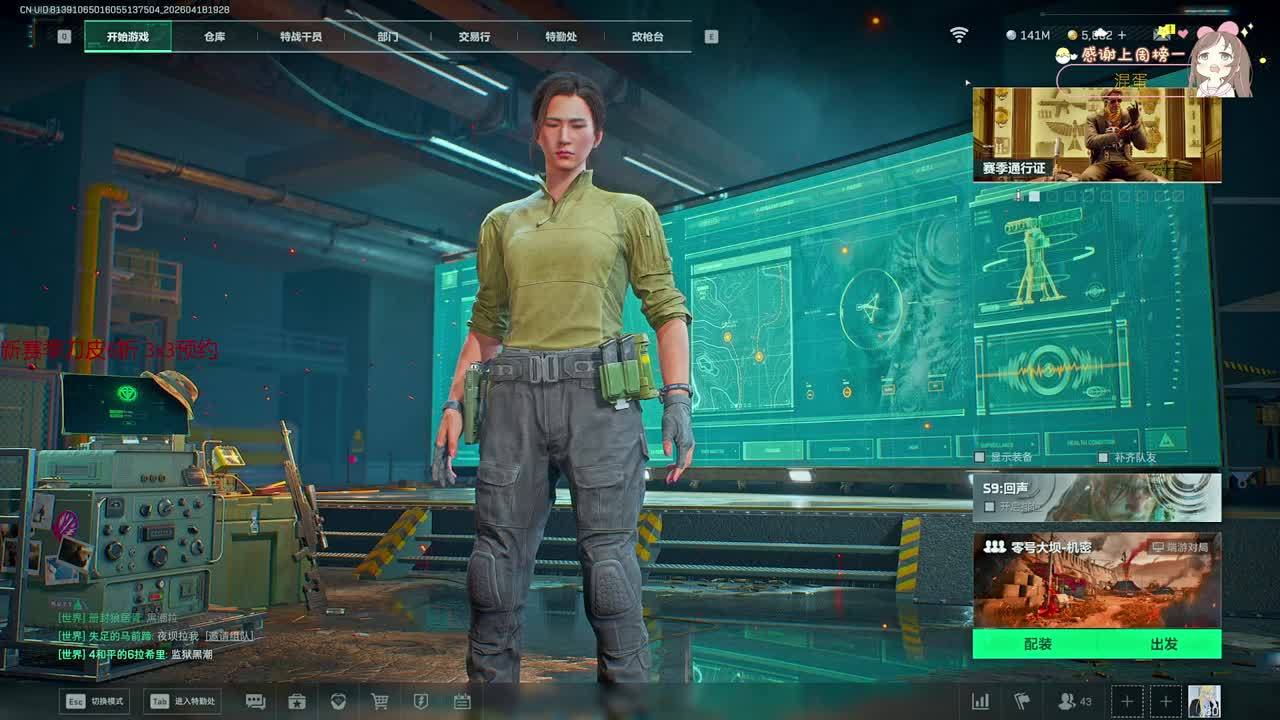The image size is (1280, 720).
Task: Open the chat bubbles icon
Action: tap(255, 701)
